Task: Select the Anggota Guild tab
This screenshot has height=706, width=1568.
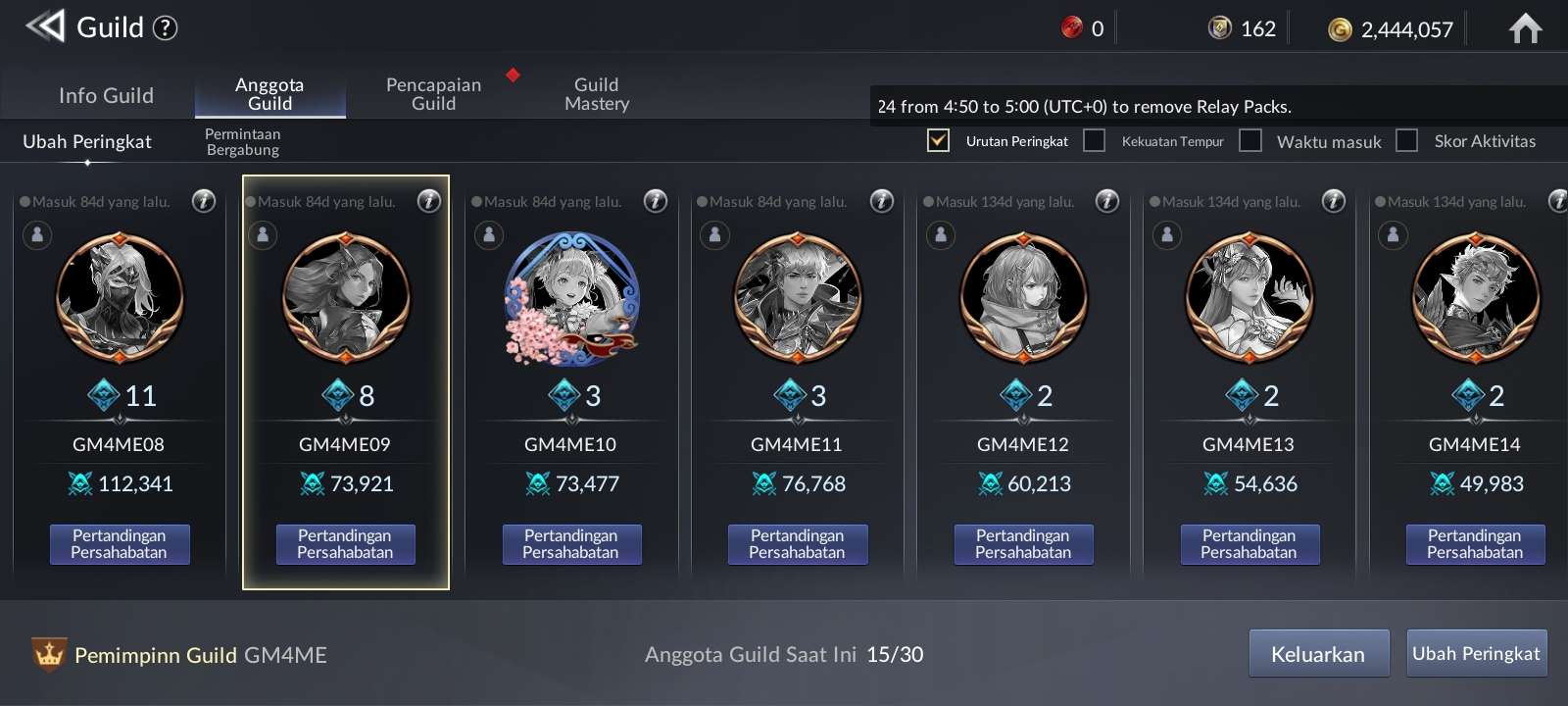Action: point(269,94)
